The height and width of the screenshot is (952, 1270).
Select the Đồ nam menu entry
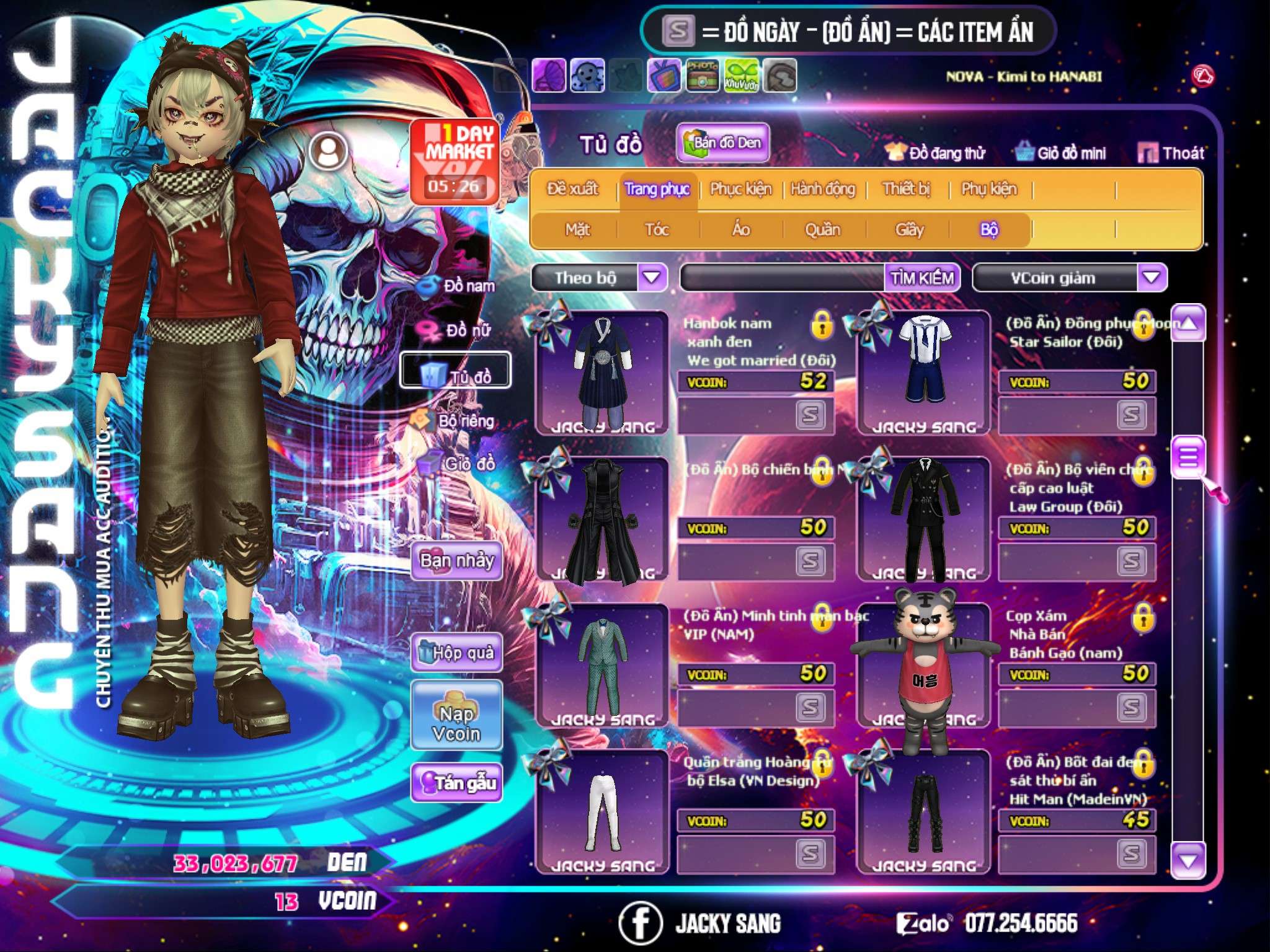pyautogui.click(x=458, y=286)
